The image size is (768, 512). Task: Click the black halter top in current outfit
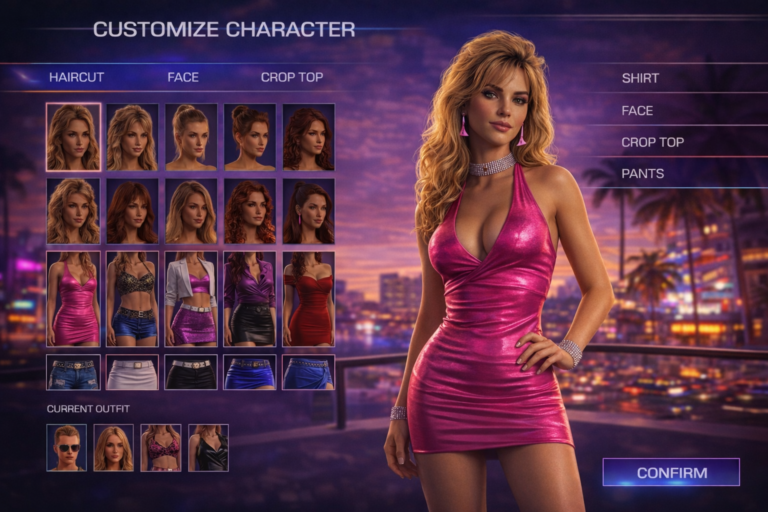coord(208,448)
